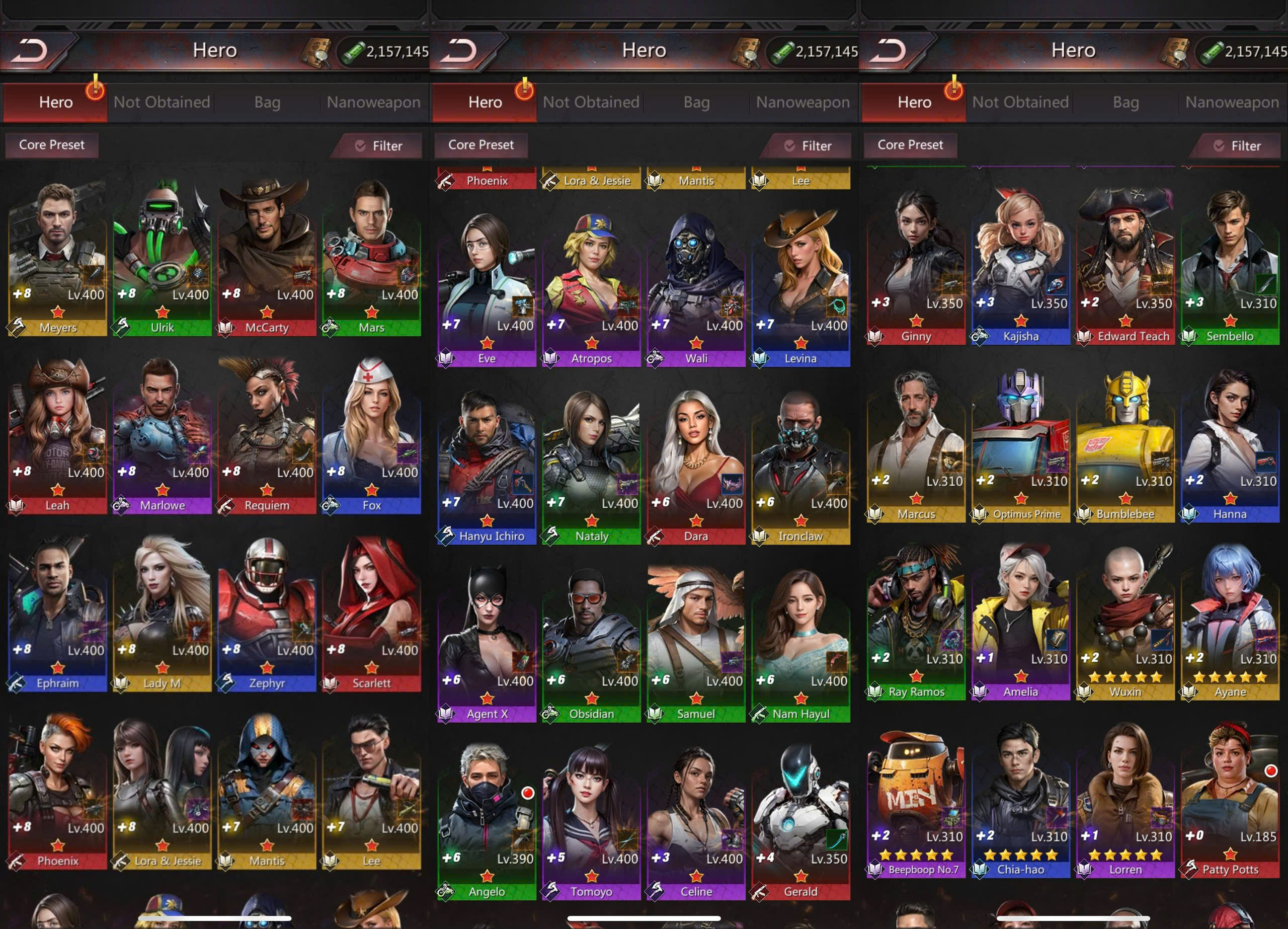Select Scarlett's hero card

point(371,612)
